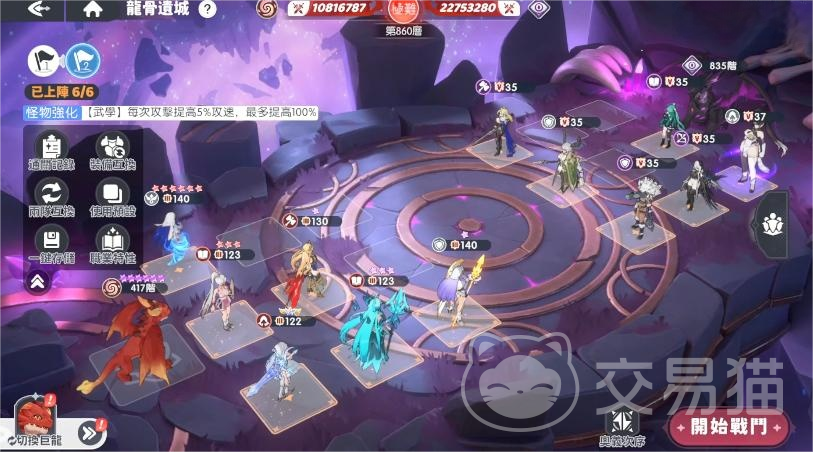Collapse the side tools panel with double-arrow
The width and height of the screenshot is (813, 452).
pyautogui.click(x=37, y=281)
